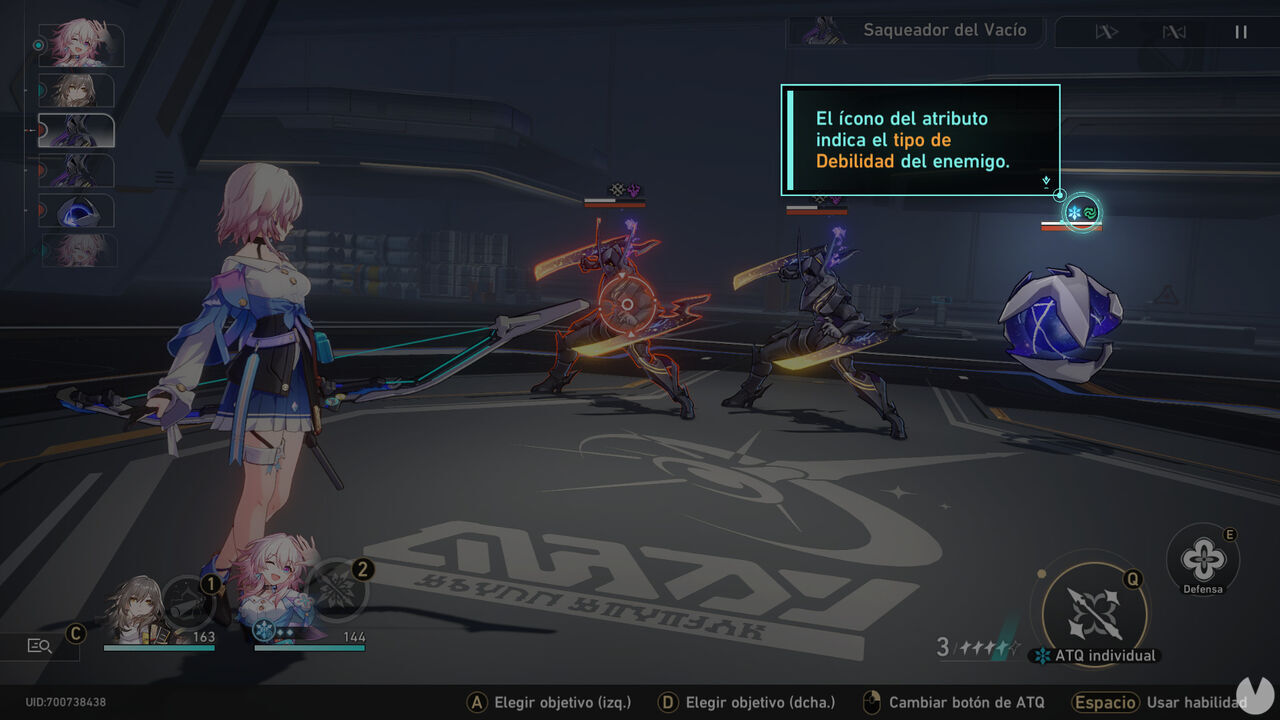Click the quantum weakness icon above the middle enemy

[632, 190]
